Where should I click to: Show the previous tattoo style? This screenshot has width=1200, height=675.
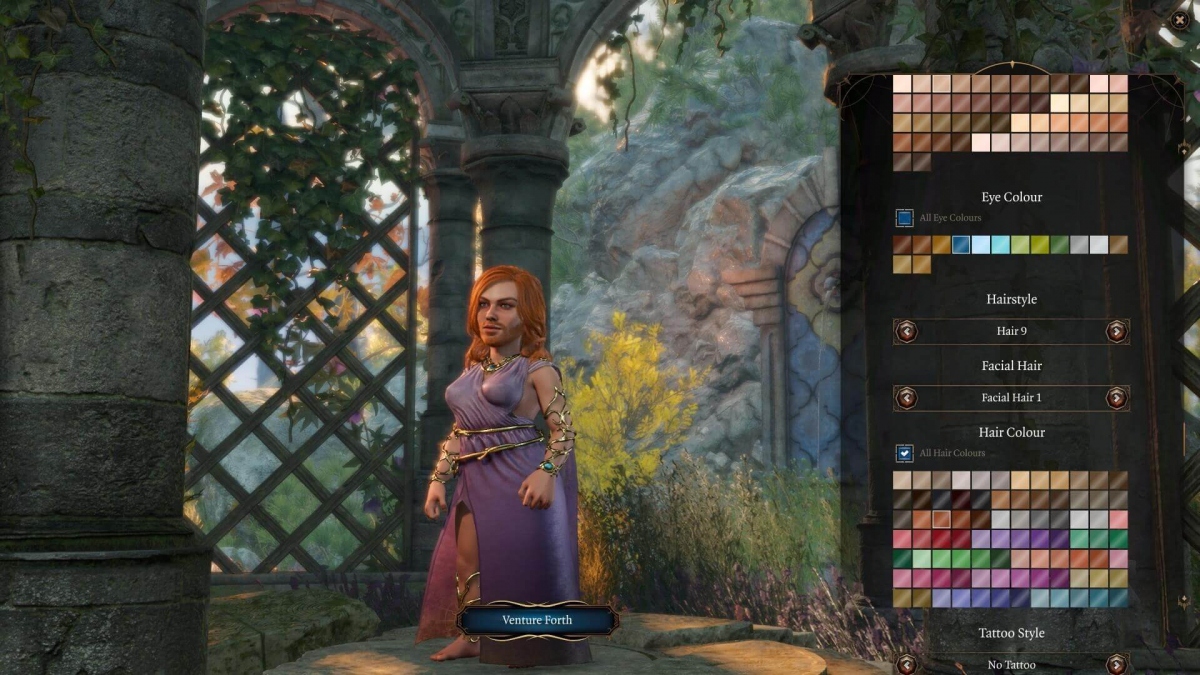(x=906, y=664)
